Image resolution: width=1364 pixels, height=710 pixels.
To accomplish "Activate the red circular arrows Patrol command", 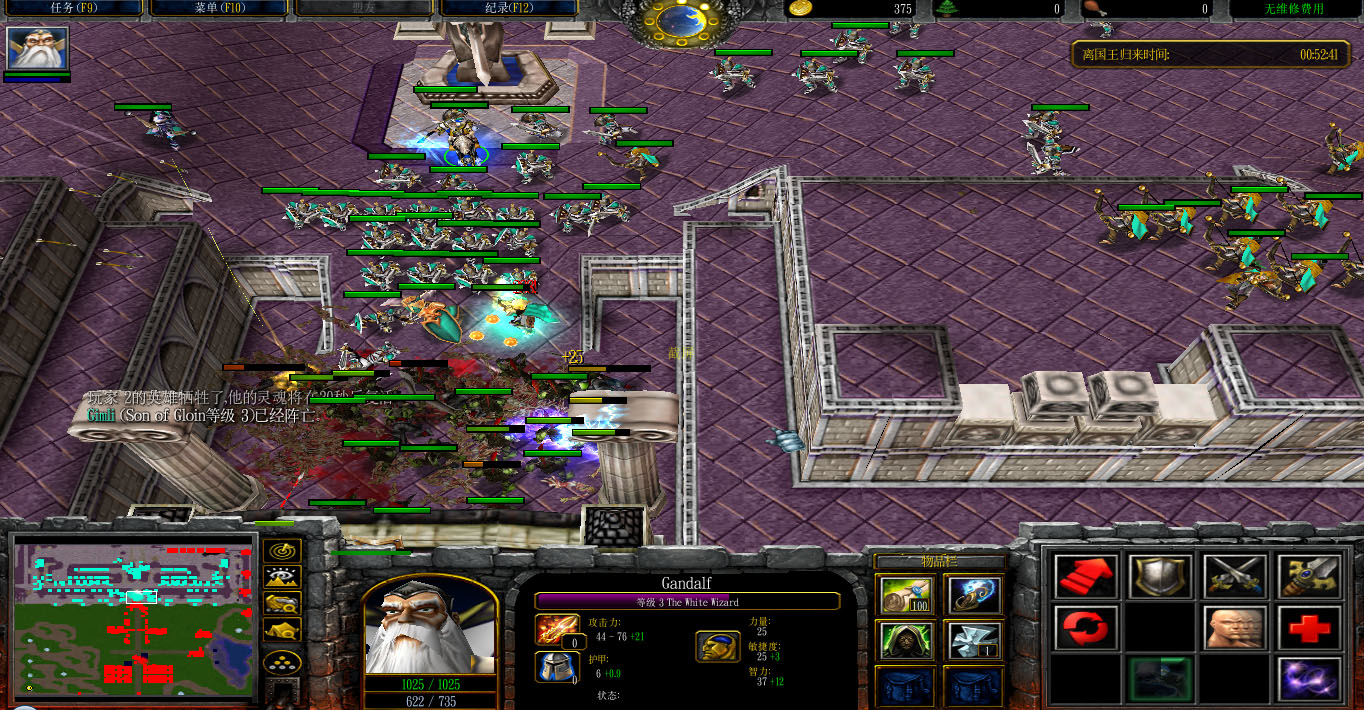I will point(1085,629).
